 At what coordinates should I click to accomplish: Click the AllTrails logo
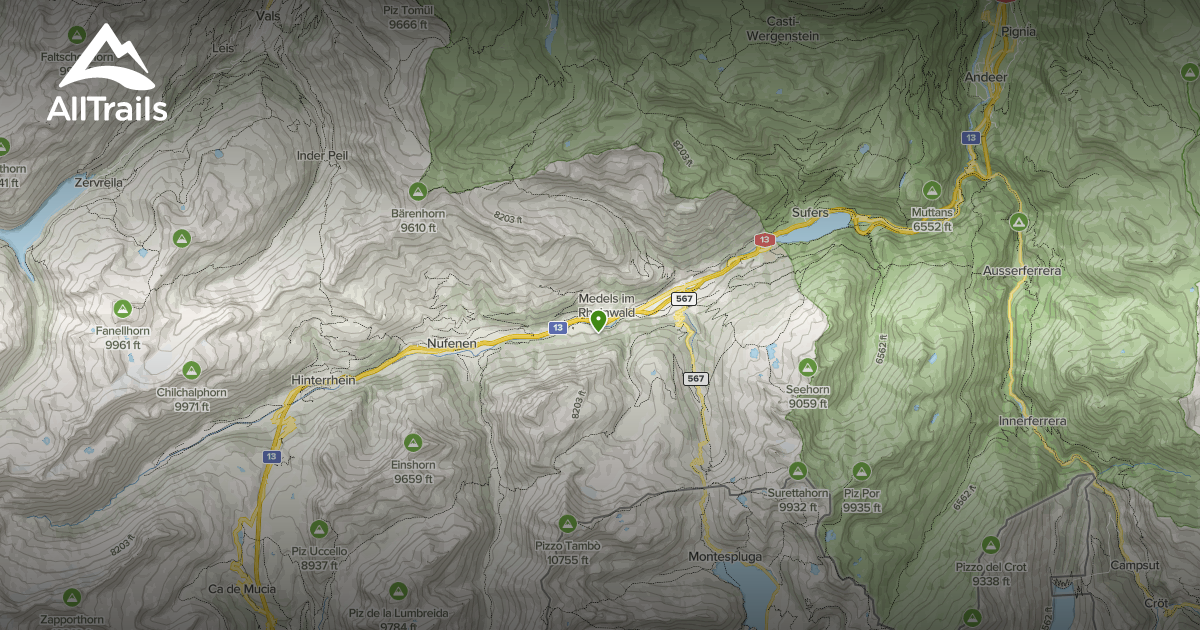[106, 75]
